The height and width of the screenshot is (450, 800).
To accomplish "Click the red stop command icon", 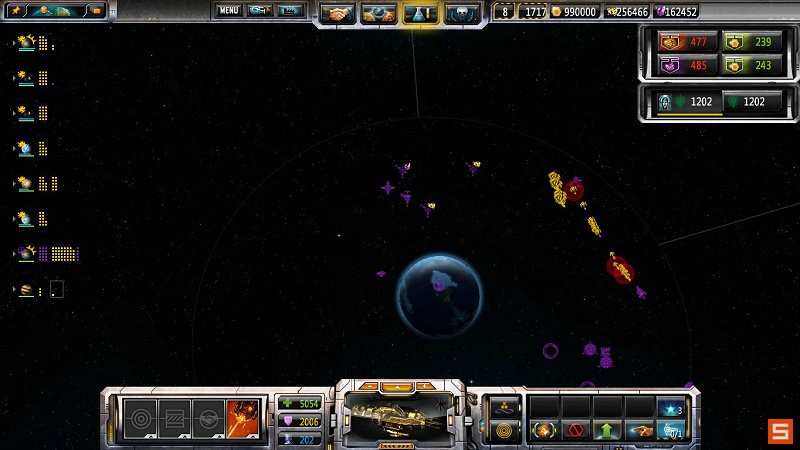I will (574, 432).
